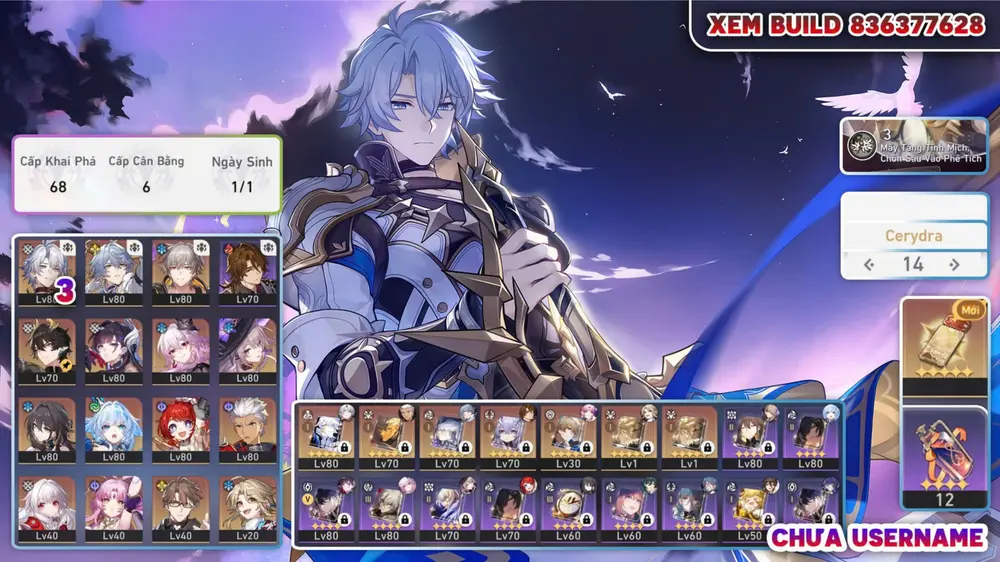Choose the blue-haired girl Lv80 portrait
This screenshot has height=562, width=1000.
113,425
